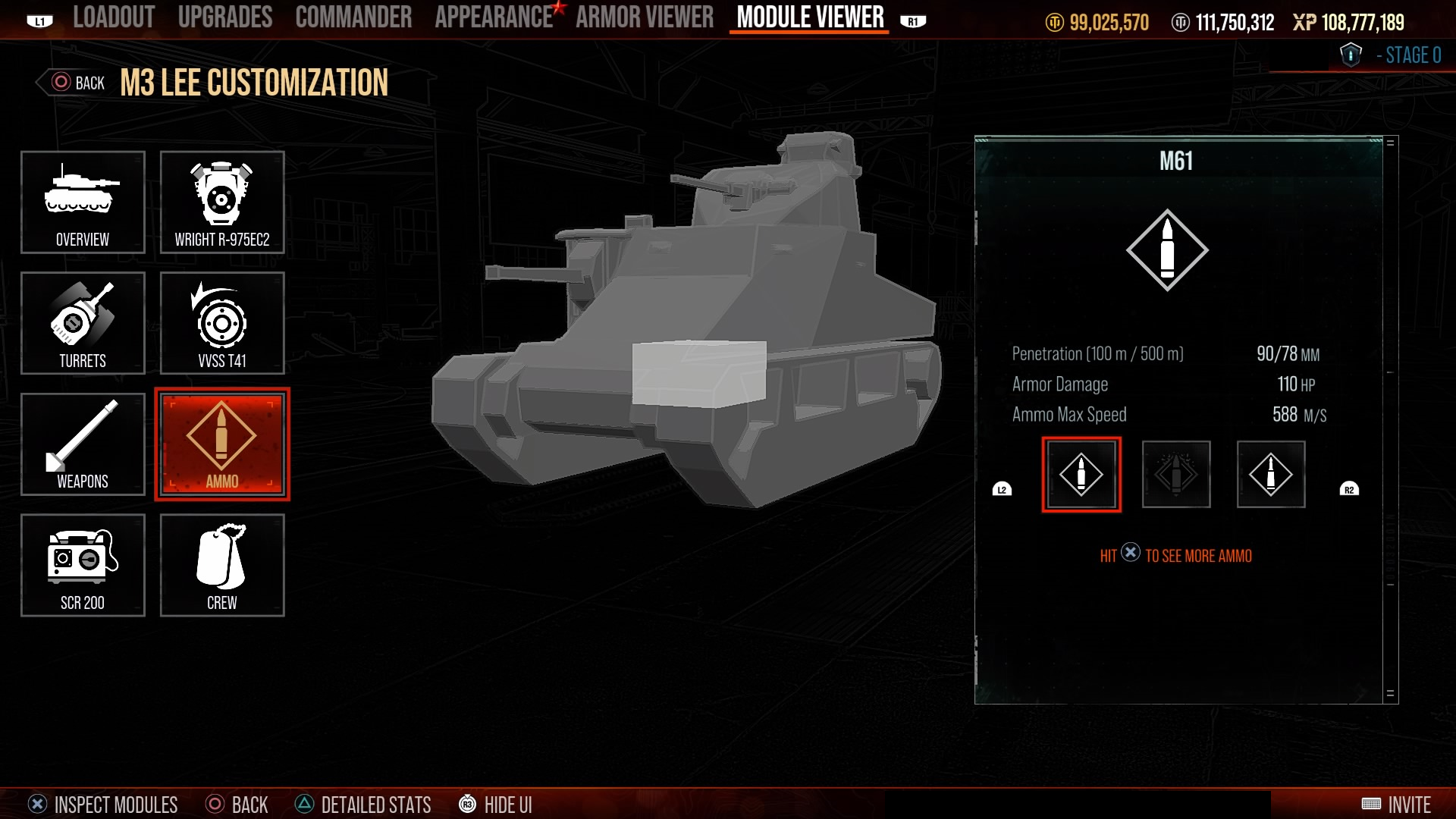This screenshot has width=1456, height=819.
Task: Open the Detailed Stats view
Action: [x=363, y=804]
